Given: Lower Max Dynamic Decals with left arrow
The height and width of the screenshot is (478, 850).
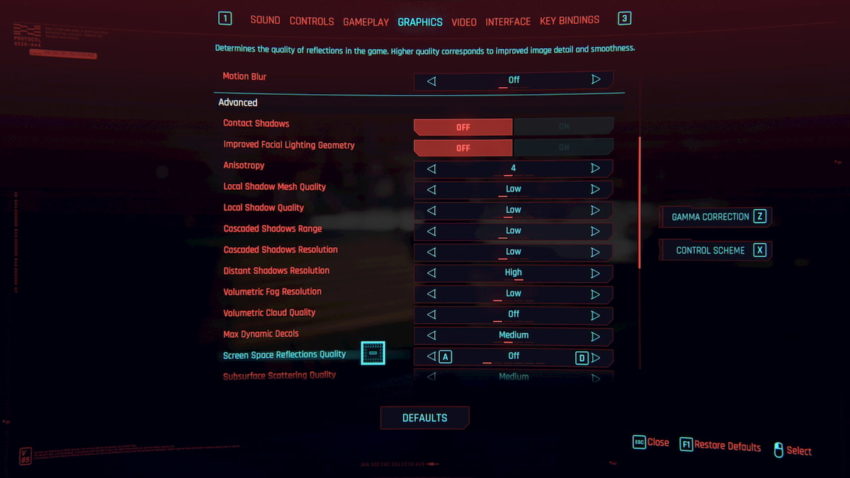Looking at the screenshot, I should [432, 336].
